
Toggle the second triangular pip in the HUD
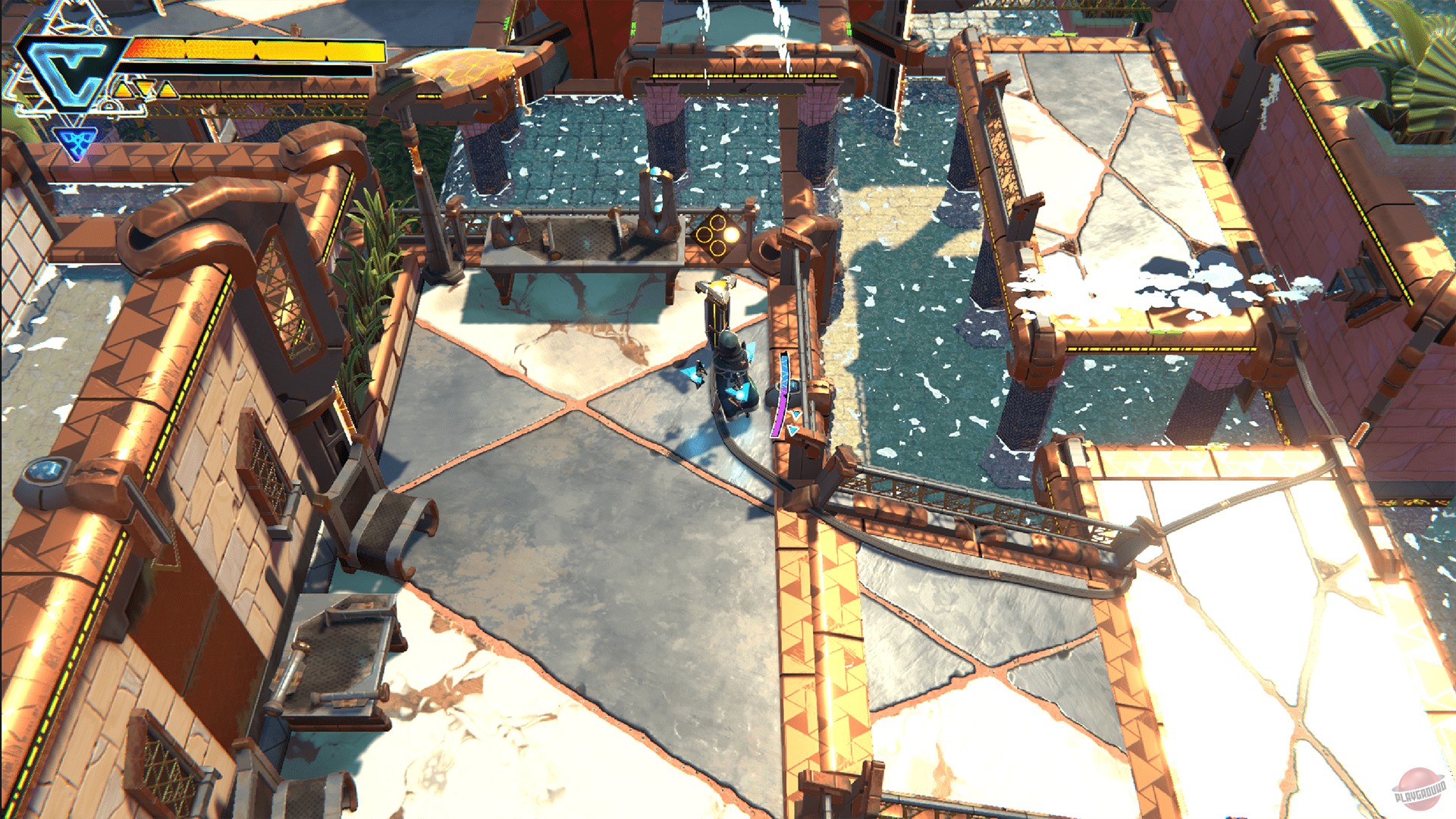(144, 86)
